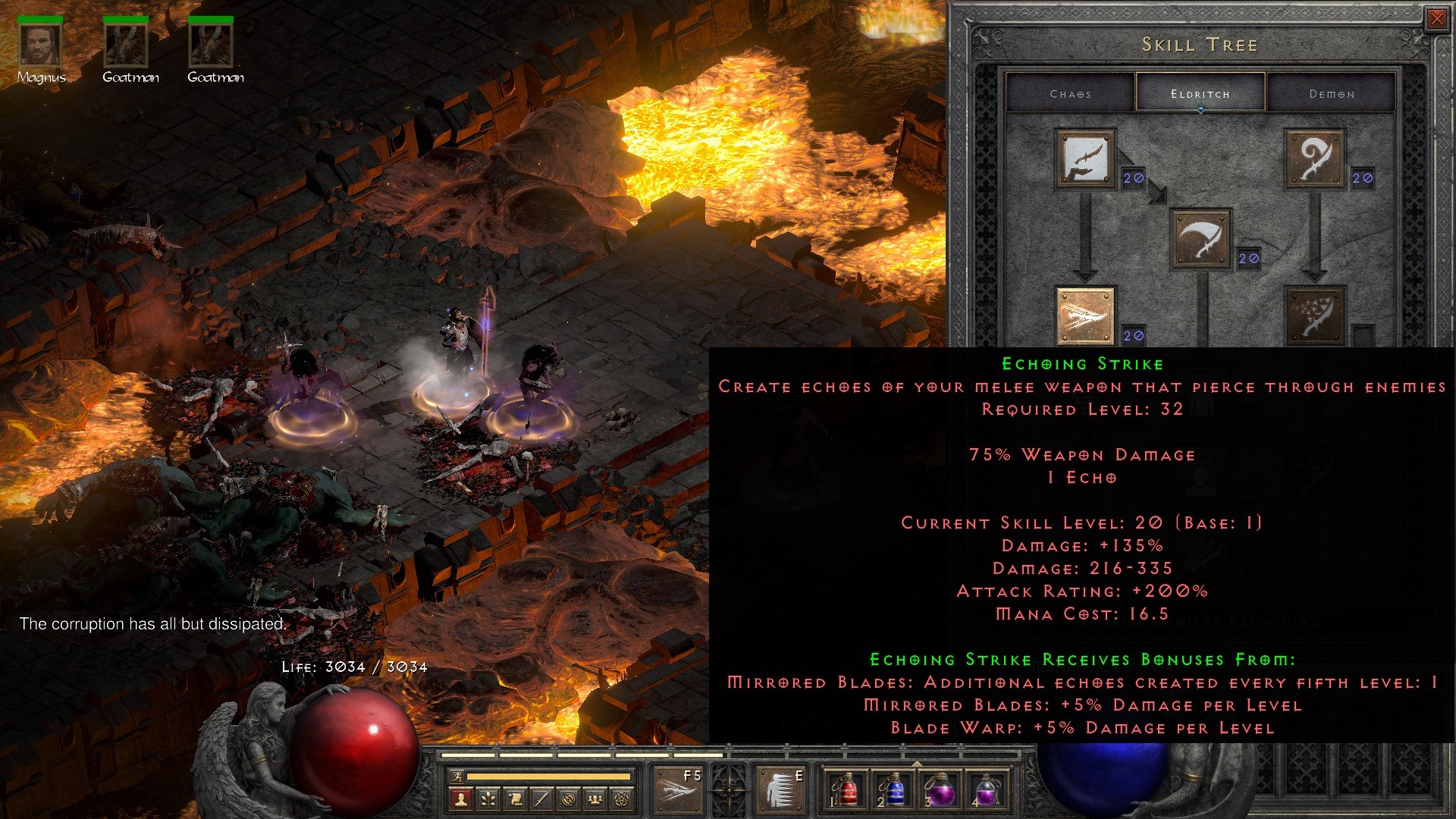Select the first Goatman portrait

[x=126, y=45]
